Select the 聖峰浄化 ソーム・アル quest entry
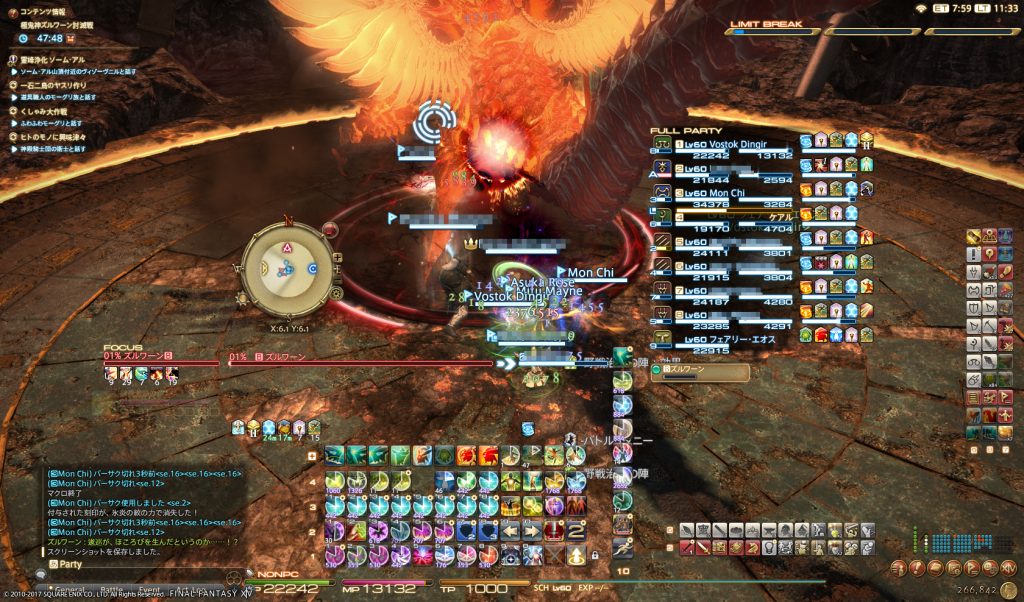This screenshot has width=1024, height=602. [60, 60]
